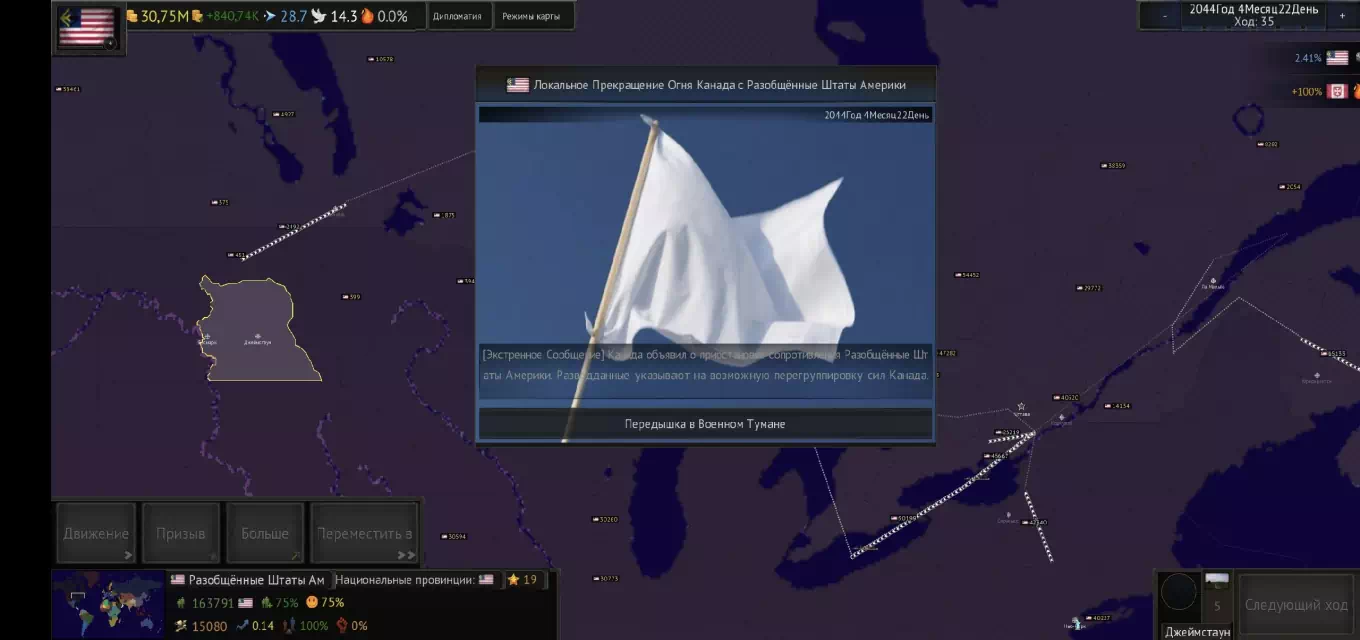Open the "Режимы карты" map modes menu
Image resolution: width=1360 pixels, height=640 pixels.
tap(531, 16)
